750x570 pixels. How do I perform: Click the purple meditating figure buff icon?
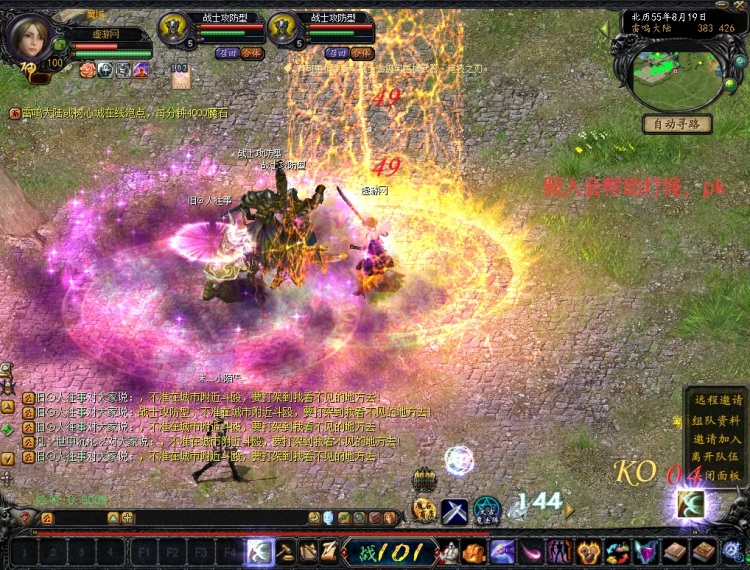tap(141, 69)
